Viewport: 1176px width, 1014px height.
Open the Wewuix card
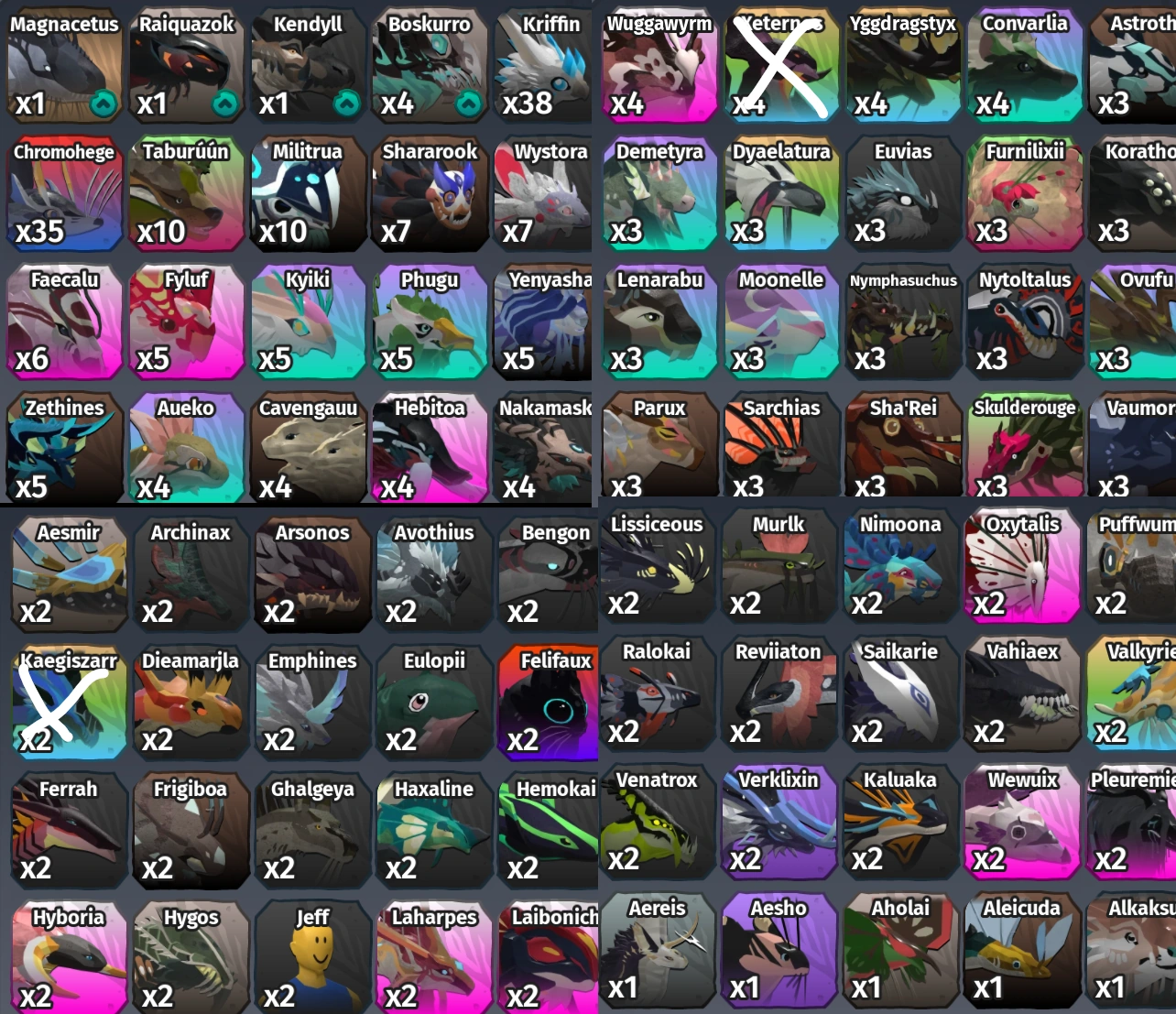tap(1022, 822)
